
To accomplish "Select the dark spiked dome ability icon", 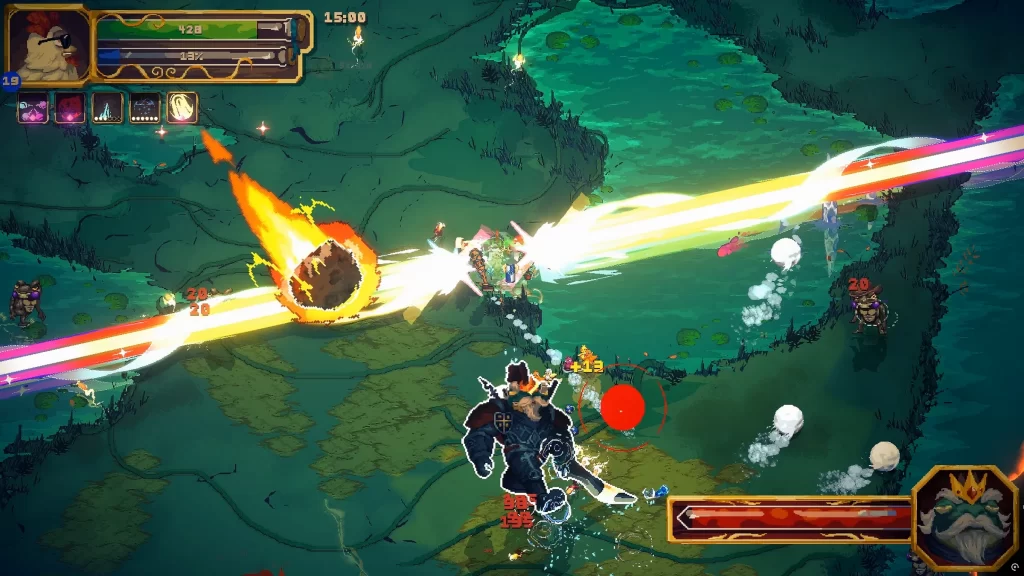I will (x=145, y=108).
